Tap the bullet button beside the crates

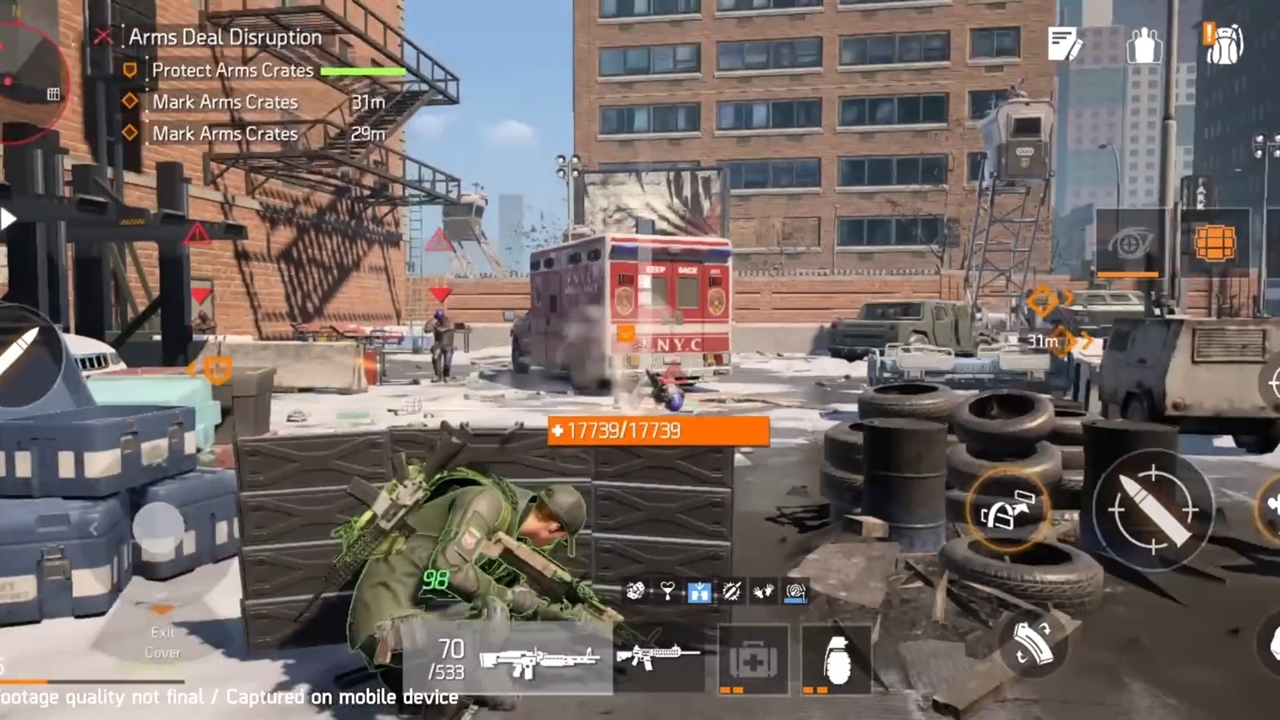(22, 353)
